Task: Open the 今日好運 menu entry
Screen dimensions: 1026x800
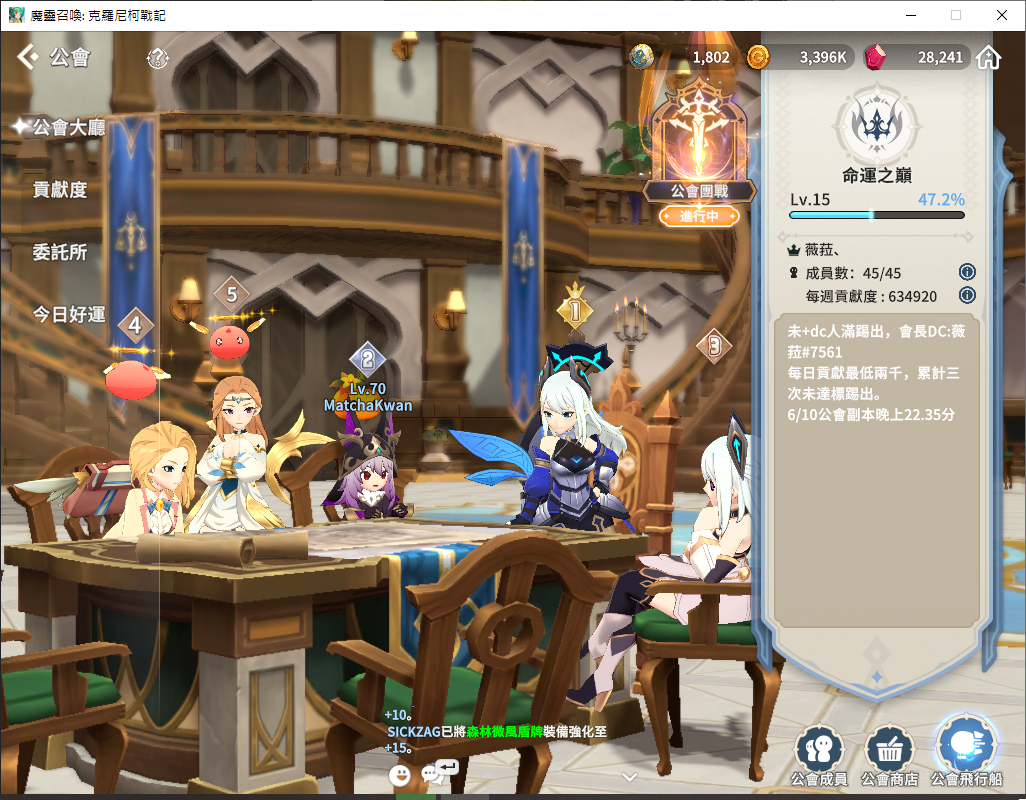Action: (69, 314)
